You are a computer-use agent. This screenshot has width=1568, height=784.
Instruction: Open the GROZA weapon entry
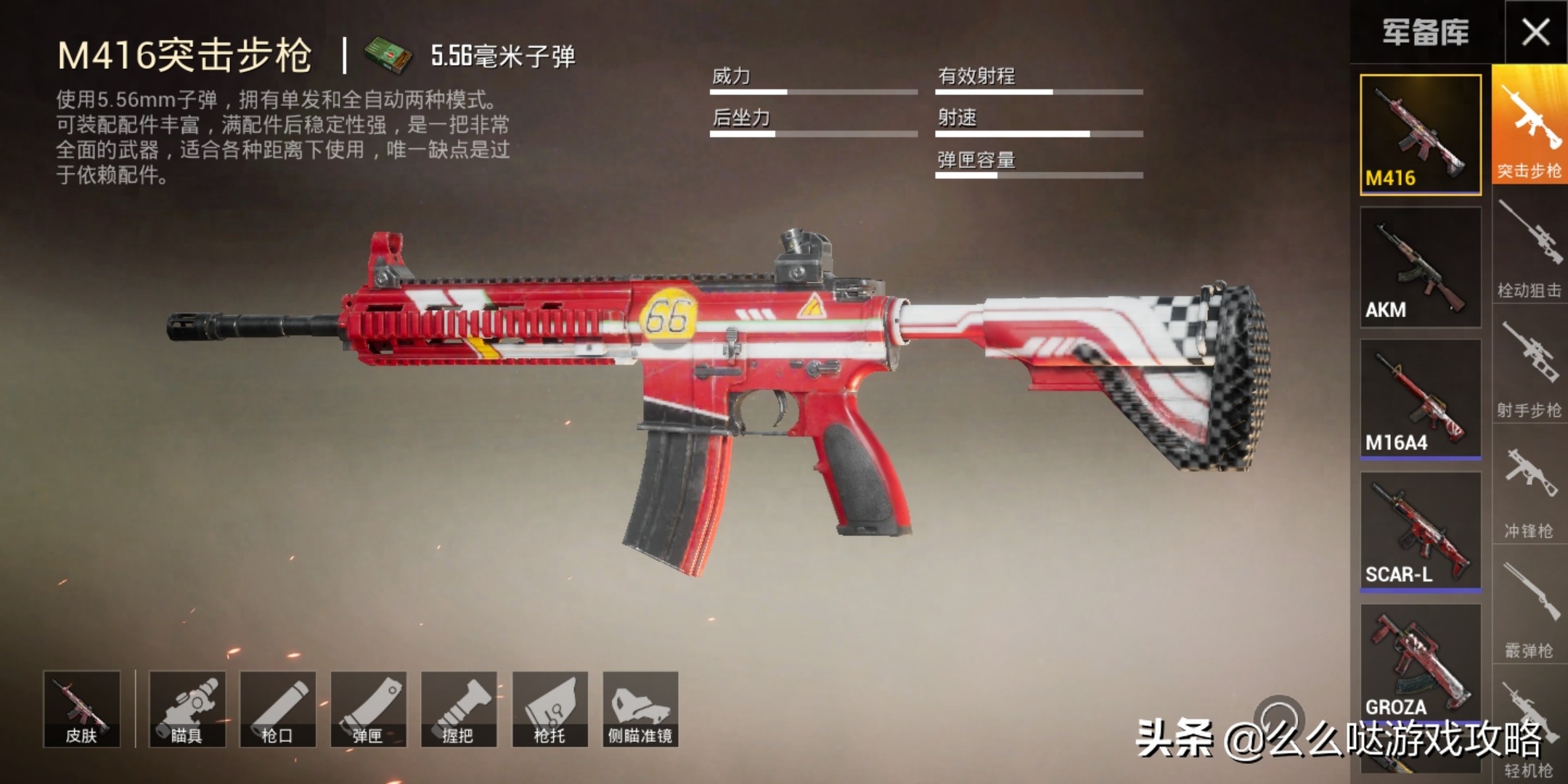coord(1420,661)
